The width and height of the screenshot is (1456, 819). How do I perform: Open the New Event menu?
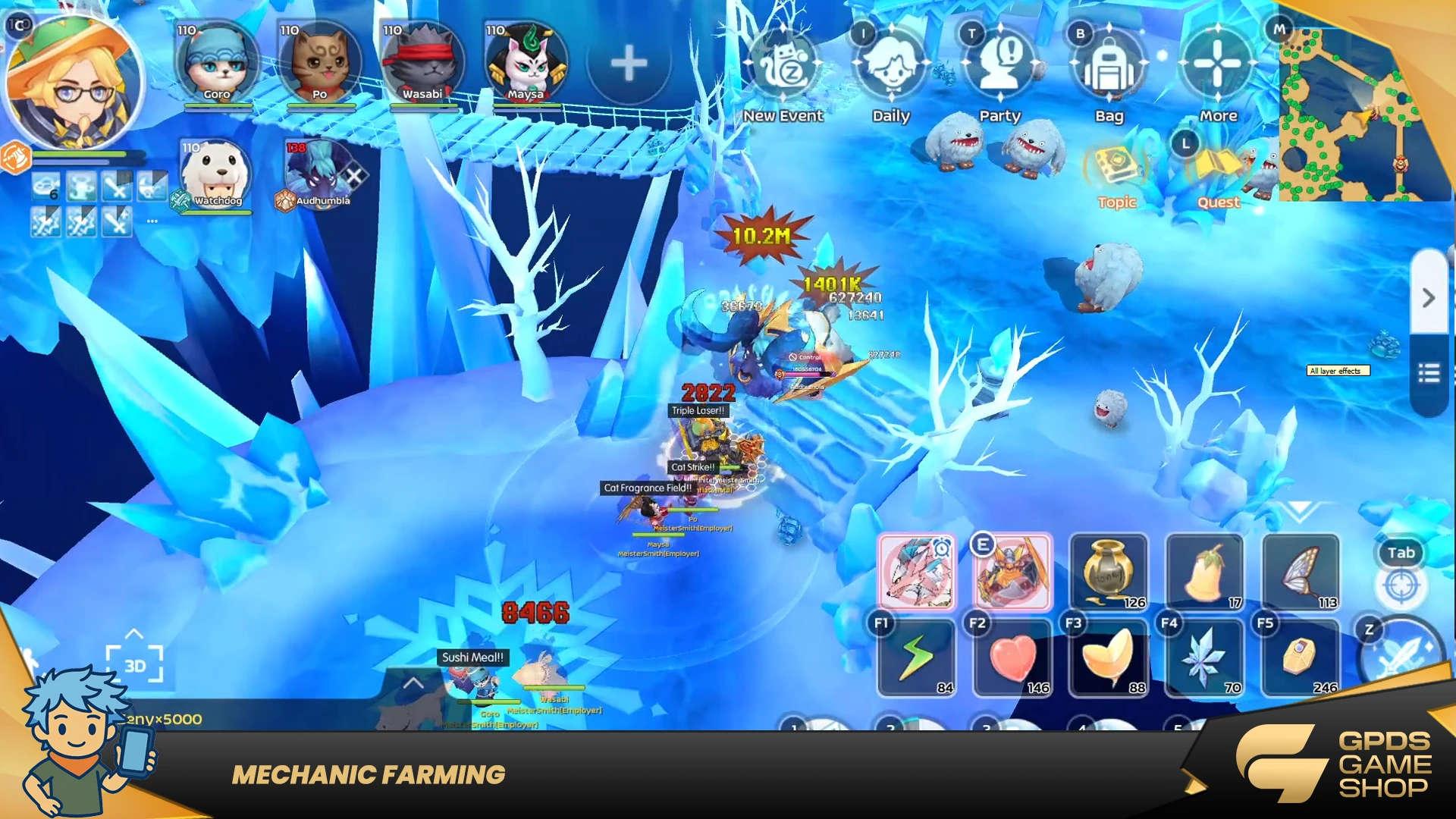click(x=784, y=67)
